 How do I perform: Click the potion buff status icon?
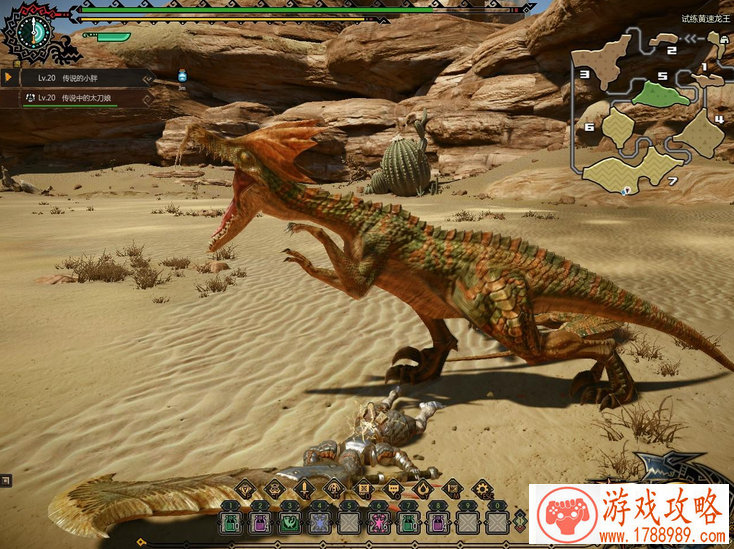point(183,76)
